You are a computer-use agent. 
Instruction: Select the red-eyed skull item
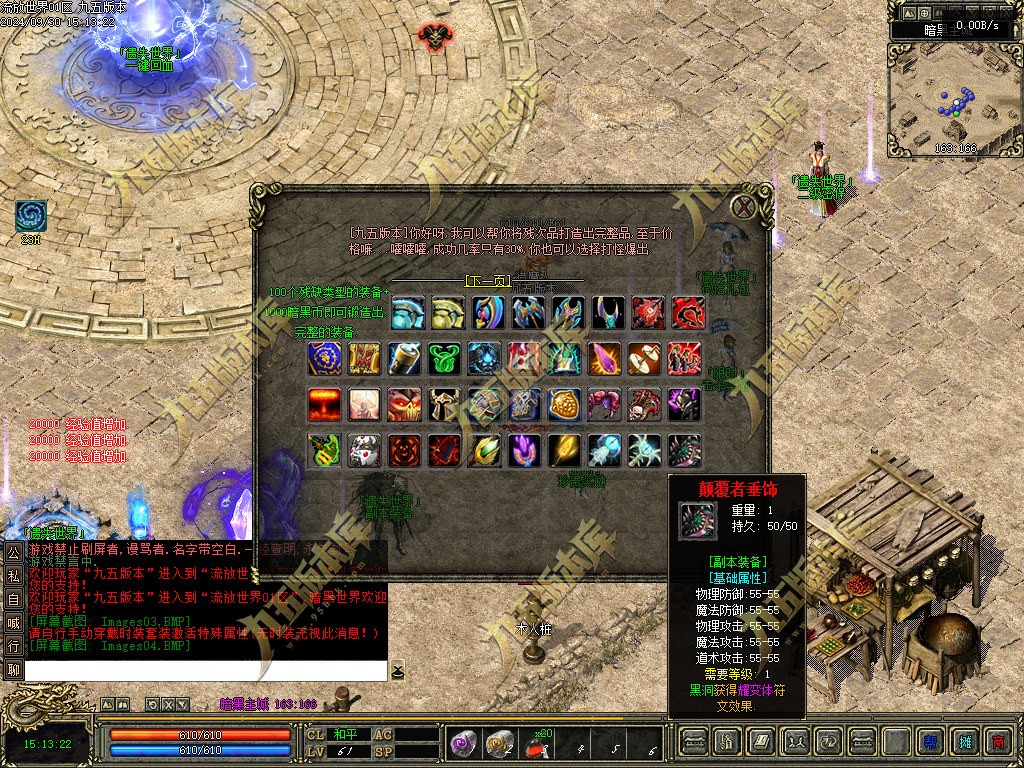click(x=404, y=404)
